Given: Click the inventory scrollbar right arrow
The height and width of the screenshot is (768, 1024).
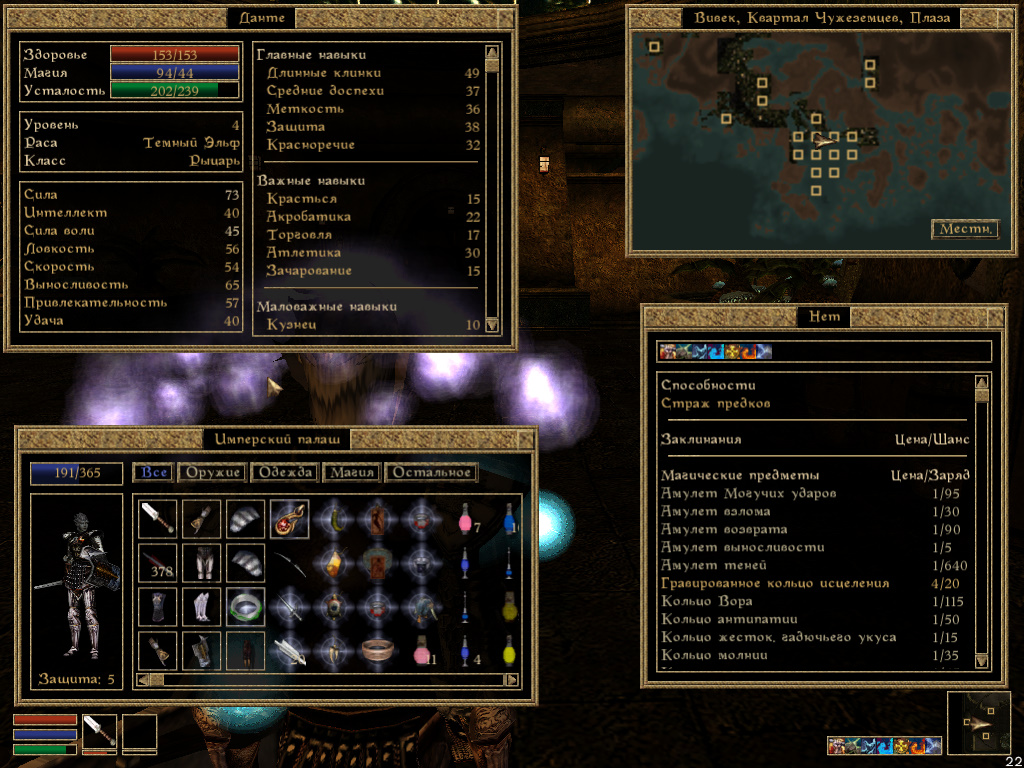Looking at the screenshot, I should 512,680.
